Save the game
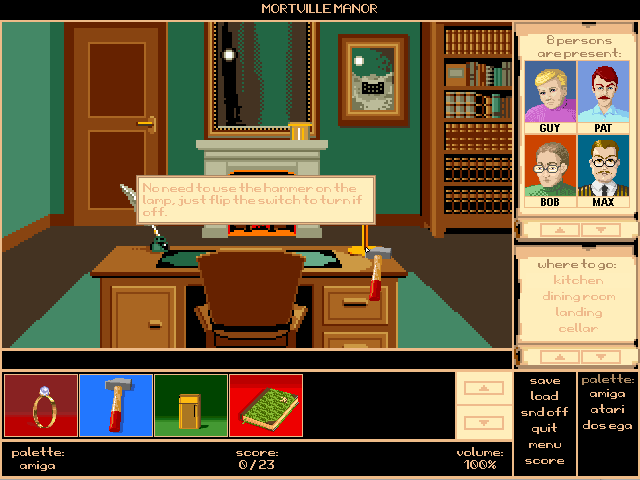This screenshot has height=480, width=640. pos(545,380)
